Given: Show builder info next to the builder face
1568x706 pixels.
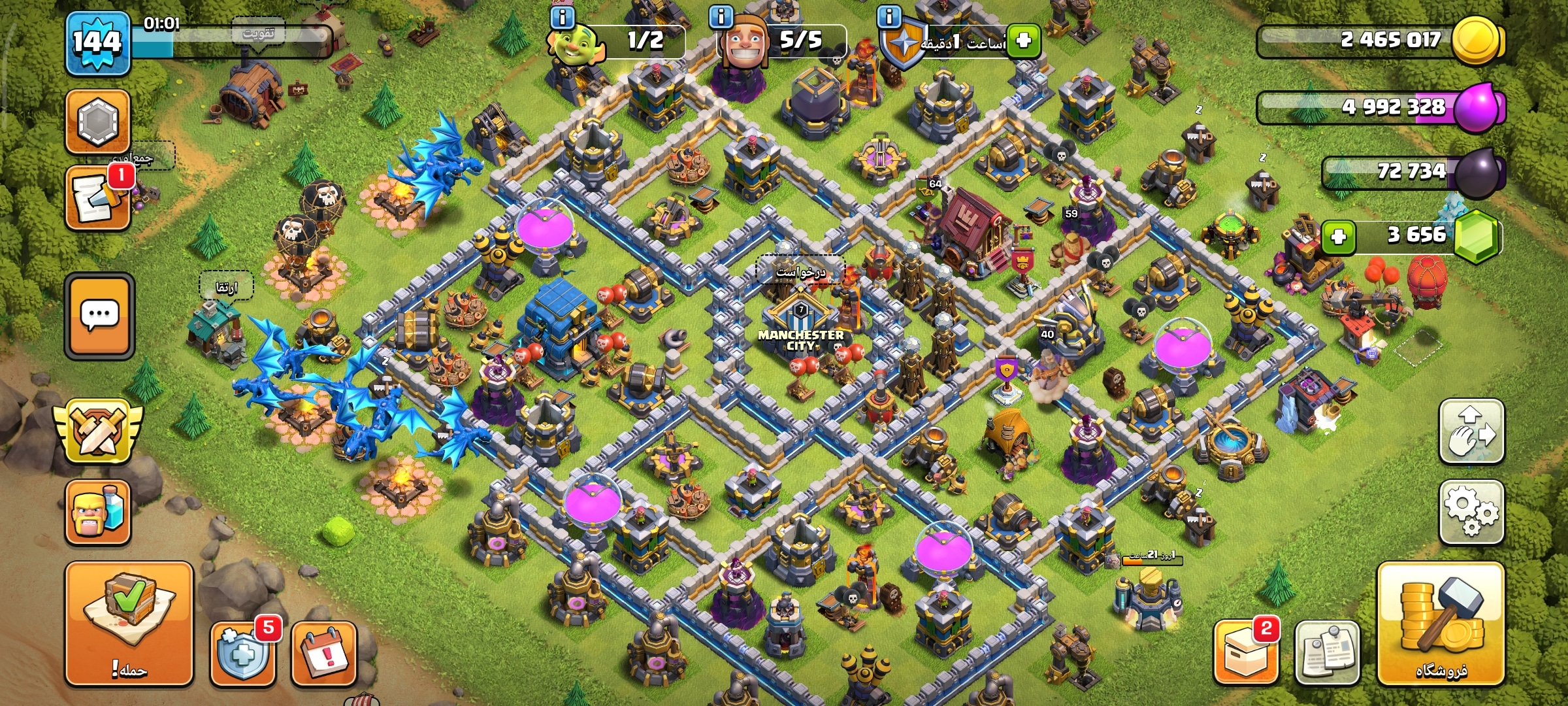Looking at the screenshot, I should tap(721, 17).
